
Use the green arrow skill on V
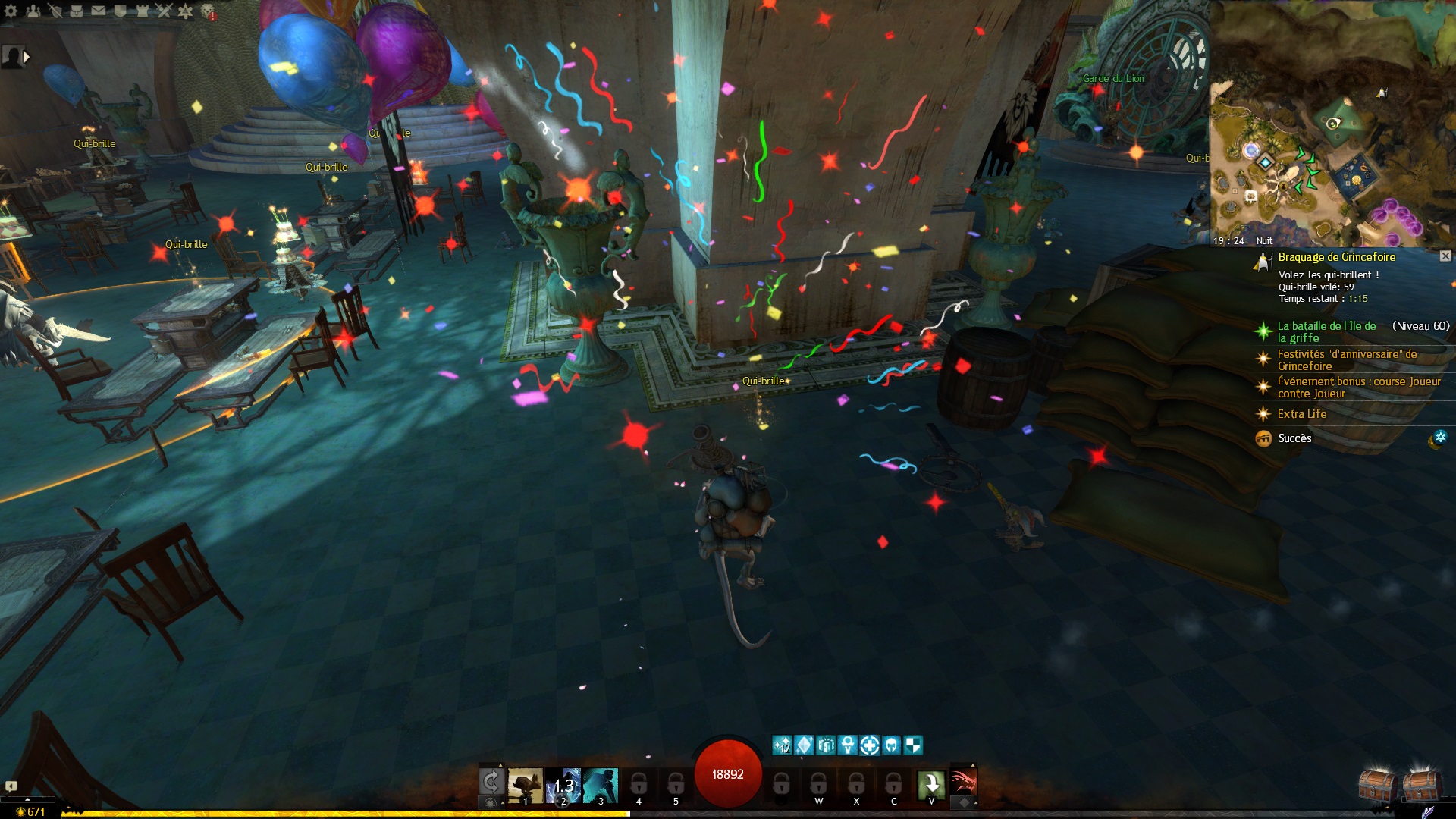931,784
